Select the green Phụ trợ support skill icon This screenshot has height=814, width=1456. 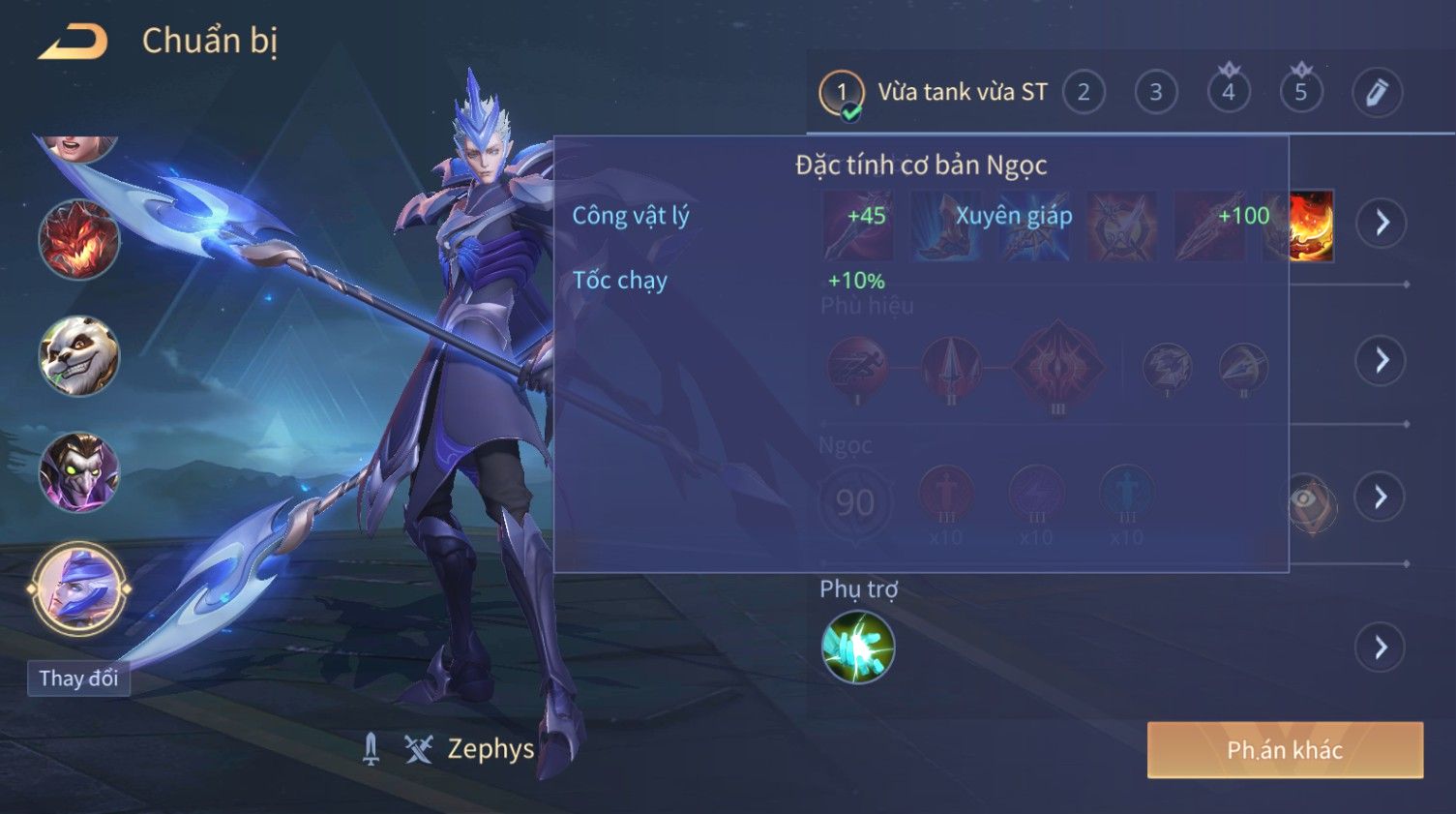point(858,647)
